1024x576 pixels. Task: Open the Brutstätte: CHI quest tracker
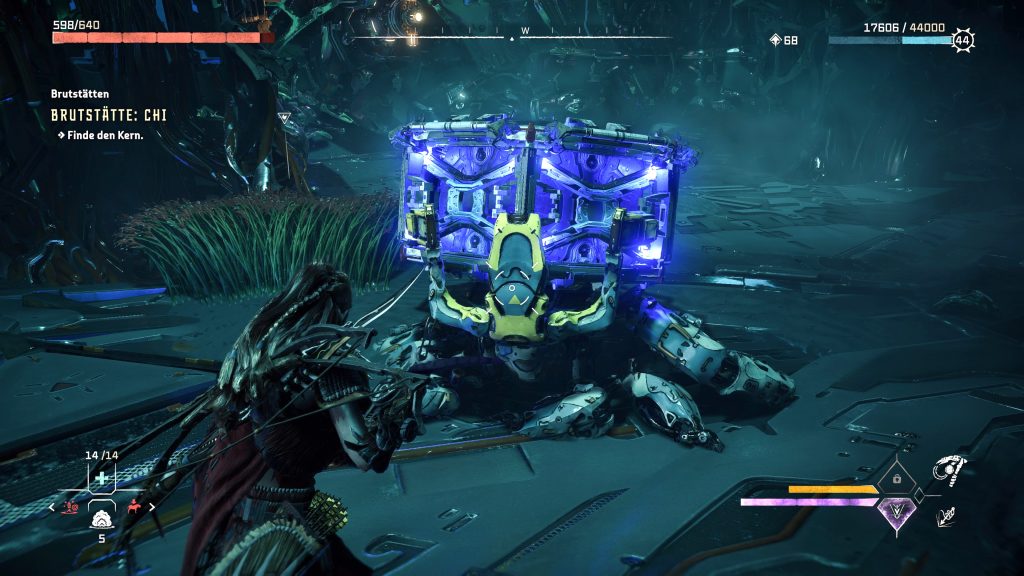pos(109,115)
